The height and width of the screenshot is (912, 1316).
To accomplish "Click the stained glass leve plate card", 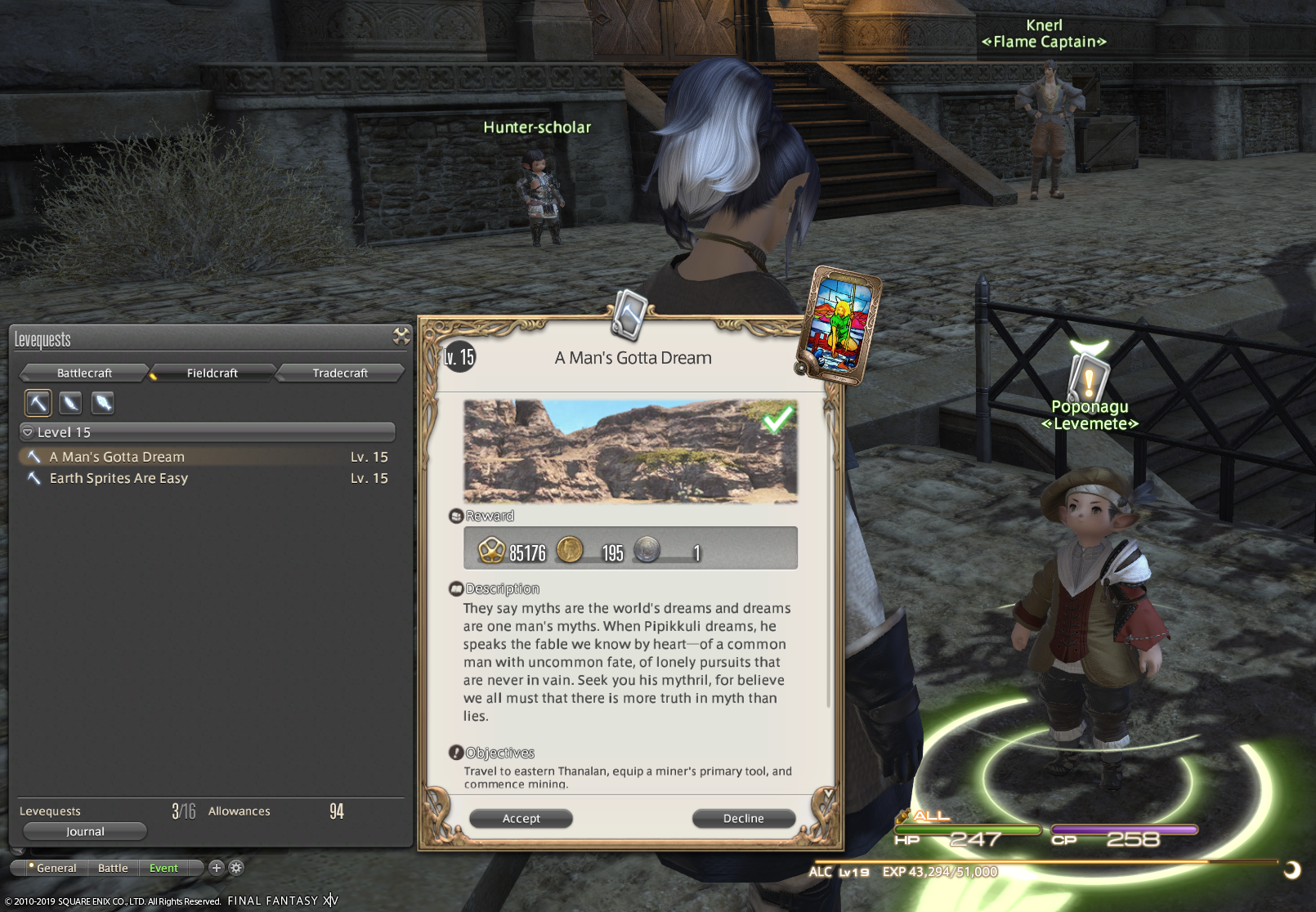I will coord(839,324).
